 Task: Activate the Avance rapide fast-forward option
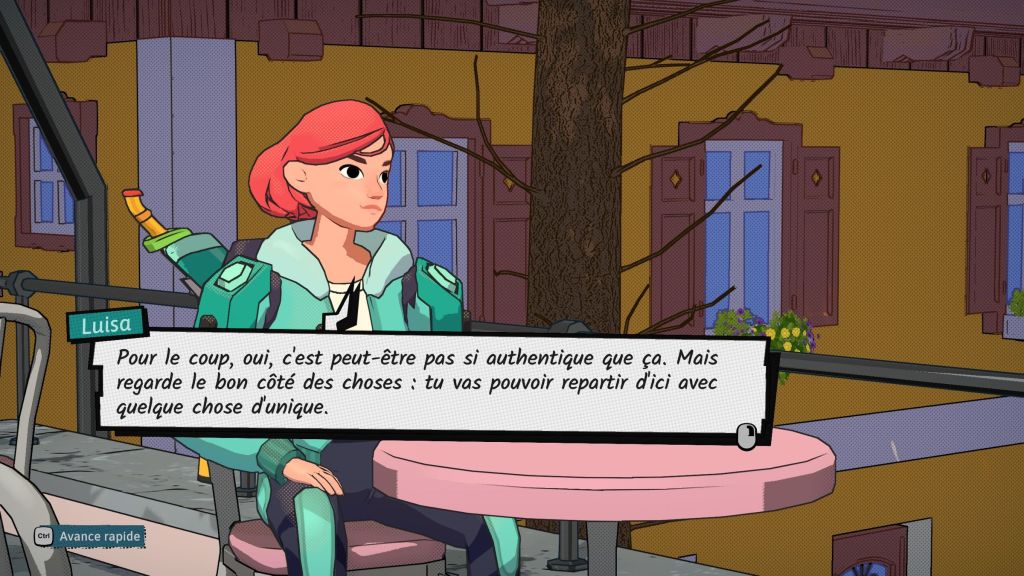[89, 537]
